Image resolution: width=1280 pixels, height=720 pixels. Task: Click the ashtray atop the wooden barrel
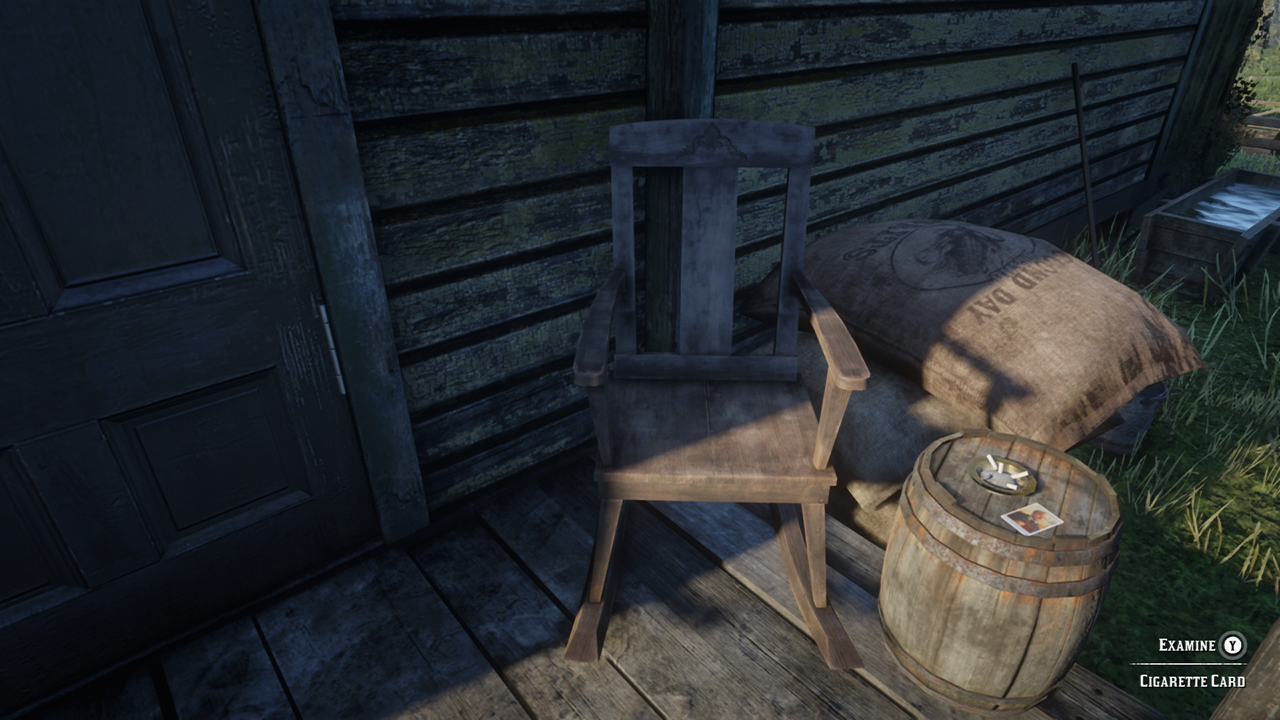pyautogui.click(x=1002, y=473)
